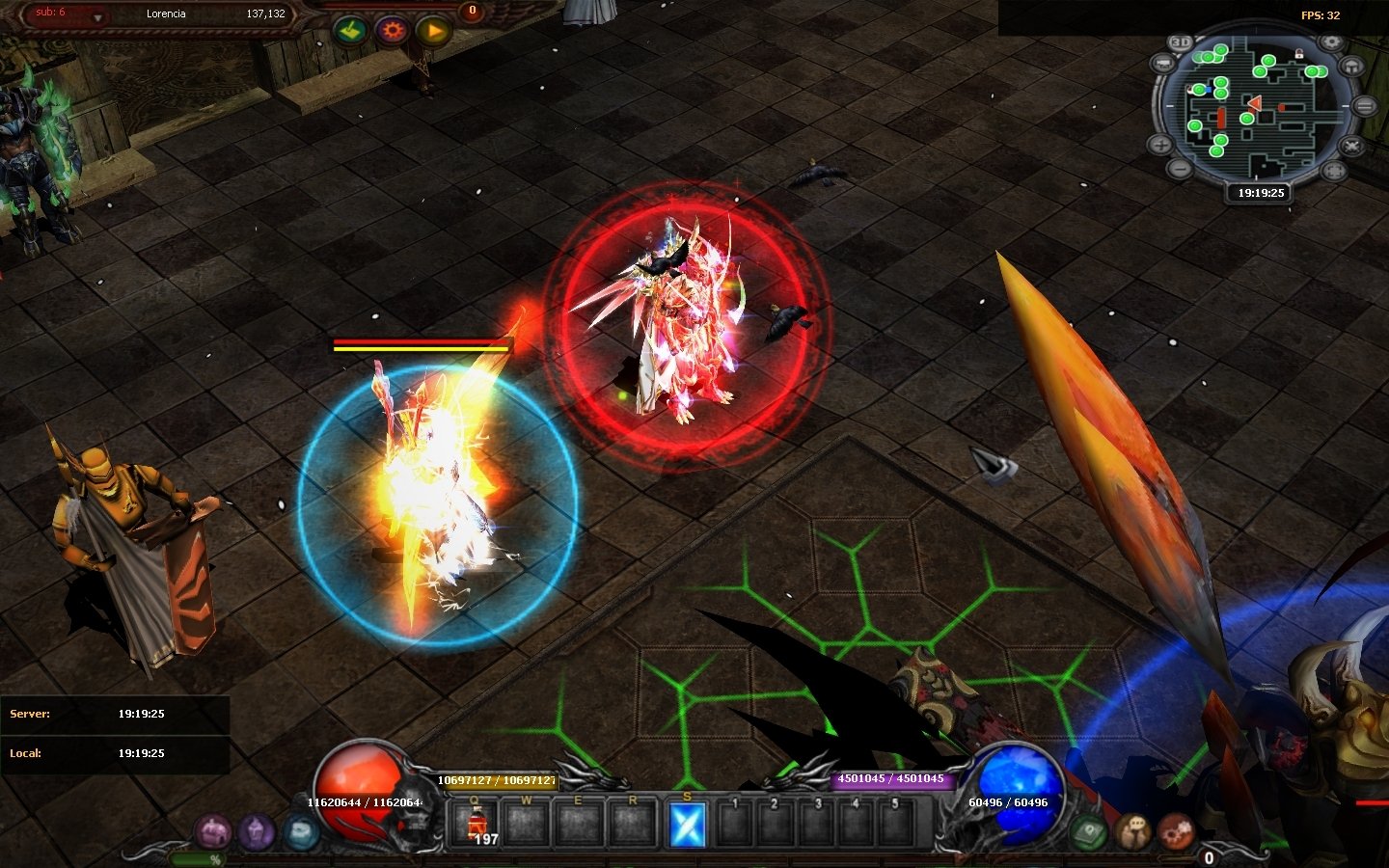The image size is (1389, 868).
Task: Click the crossed-swords button beside the minimap
Action: (x=1352, y=147)
